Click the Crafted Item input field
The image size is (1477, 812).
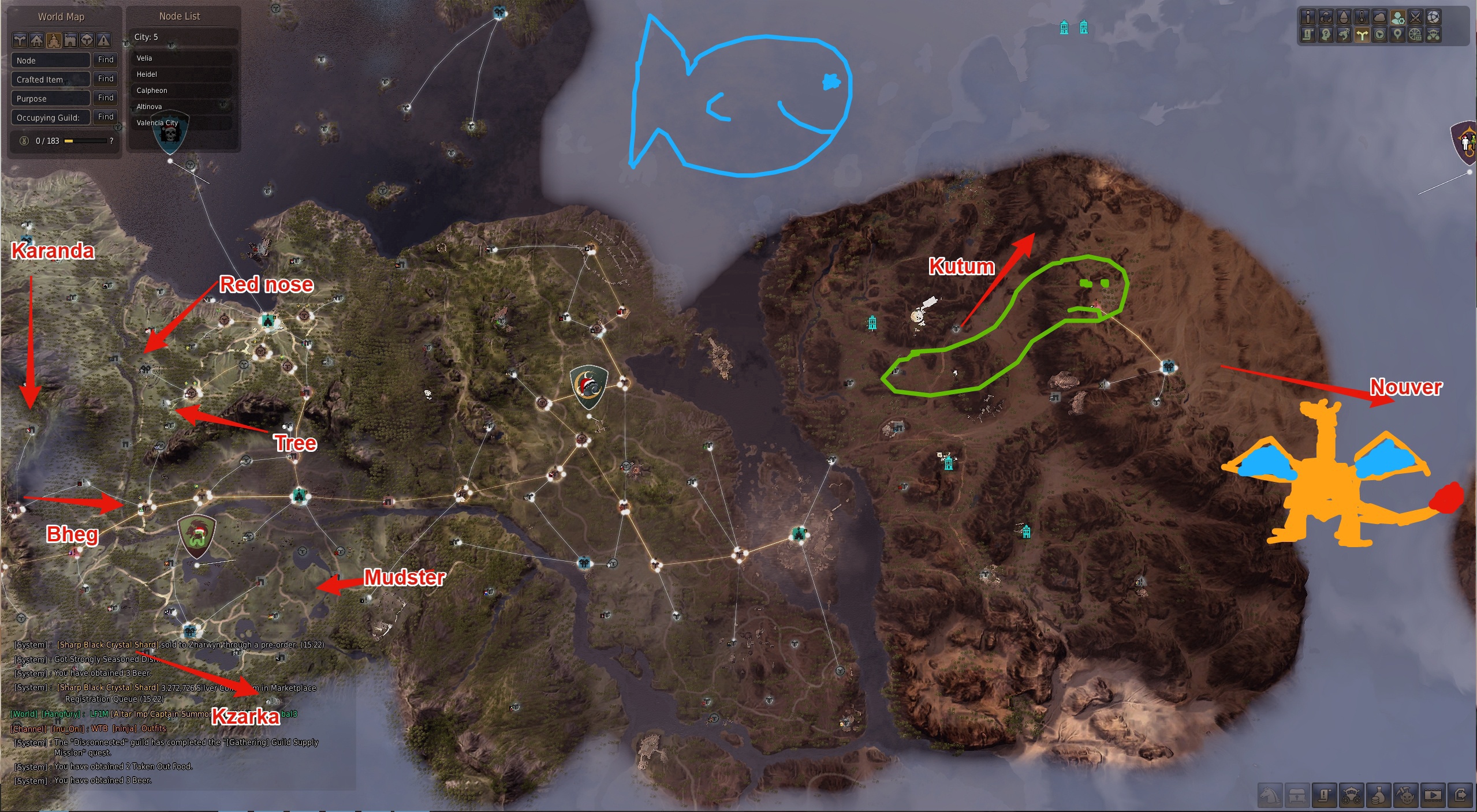coord(51,79)
